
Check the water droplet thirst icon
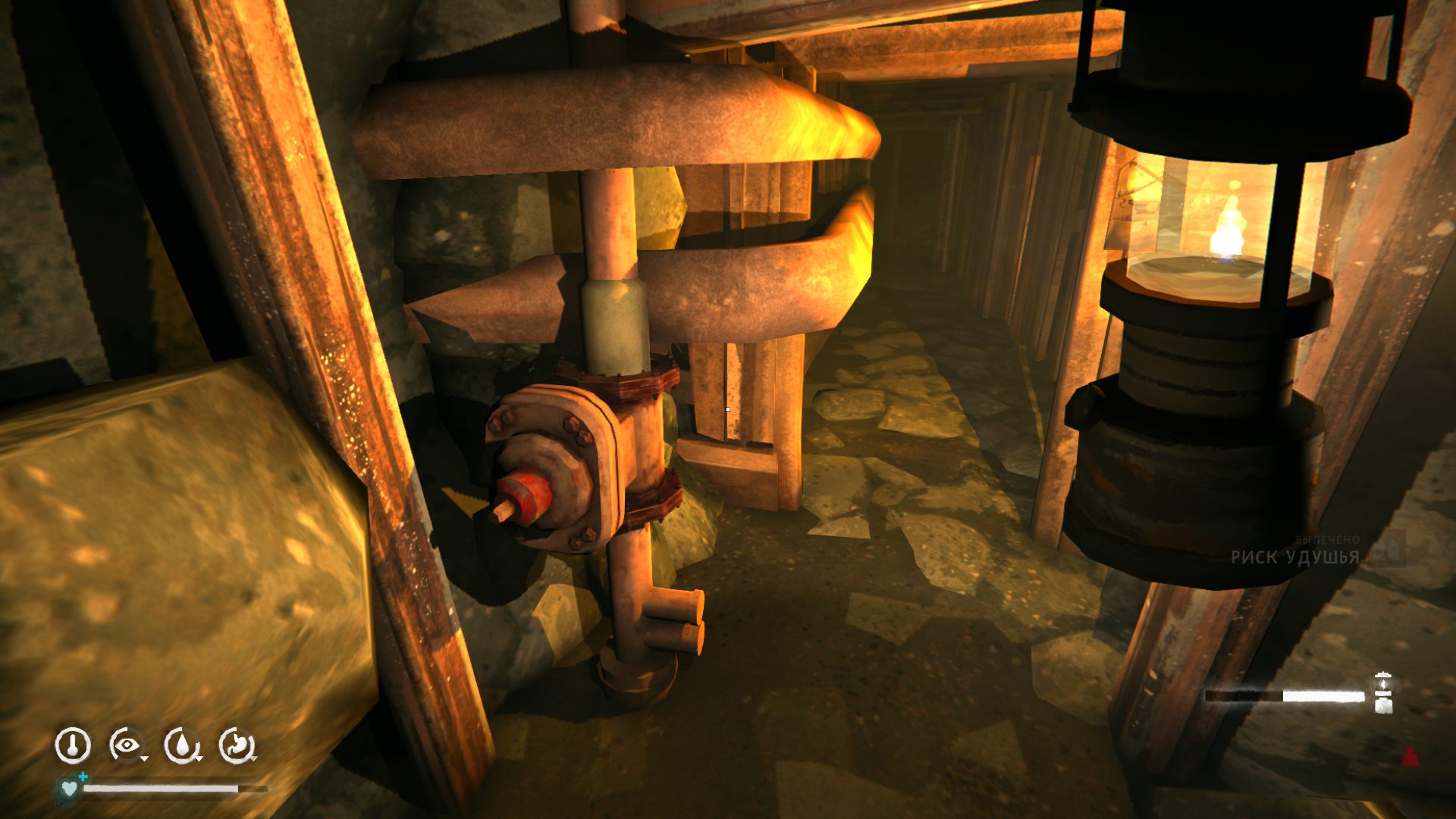[x=182, y=745]
